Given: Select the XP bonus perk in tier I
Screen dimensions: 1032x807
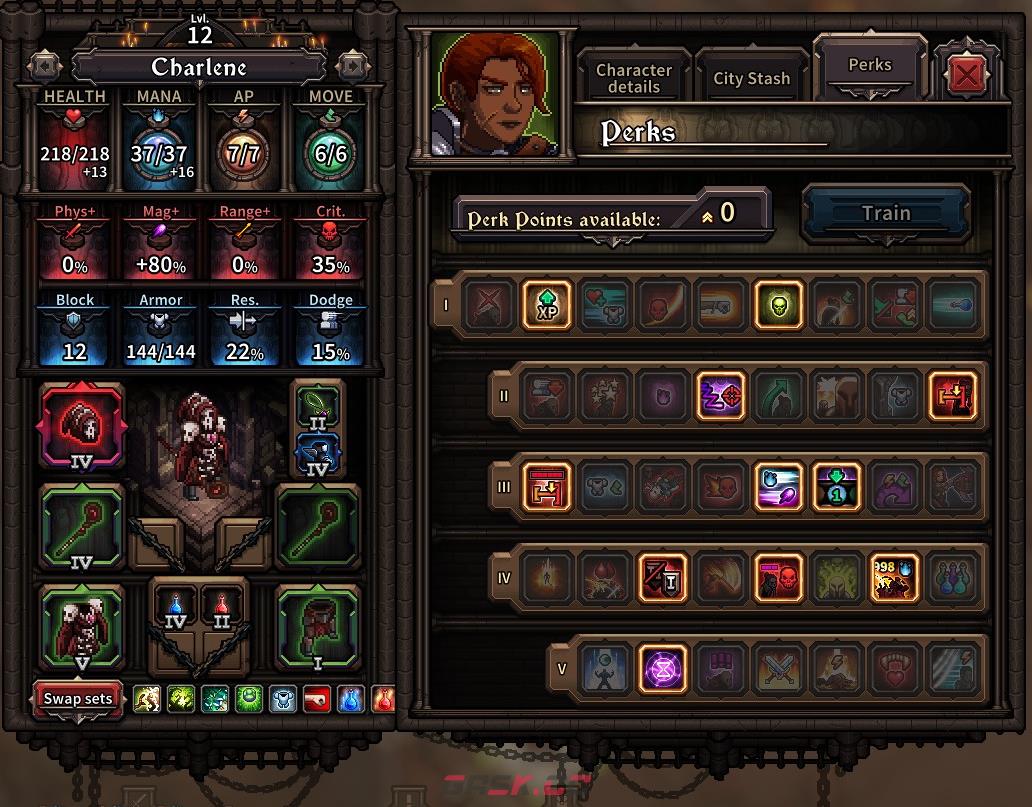Looking at the screenshot, I should (x=546, y=304).
